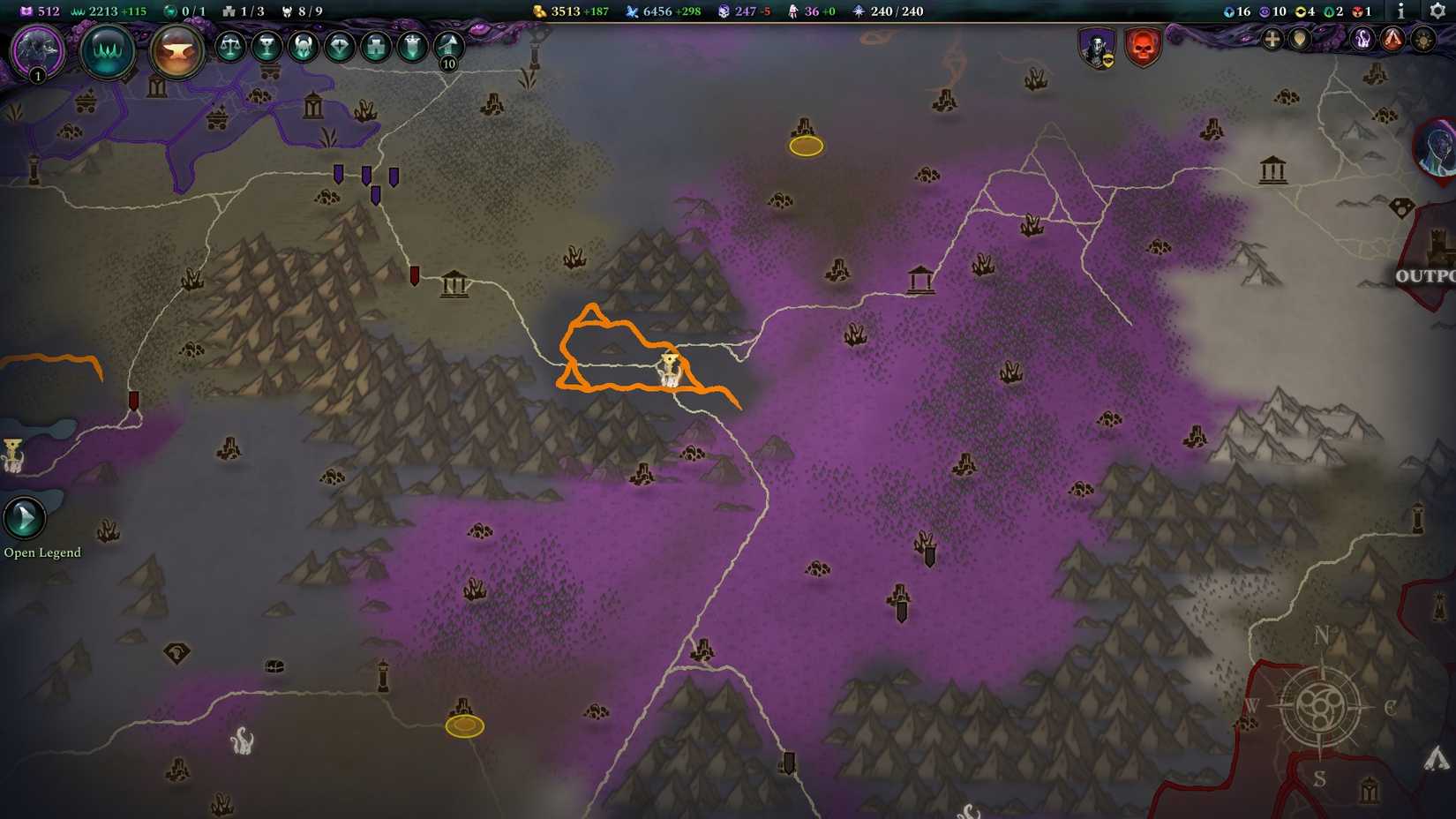
Task: Expand the map legend via Open Legend
Action: [x=24, y=516]
